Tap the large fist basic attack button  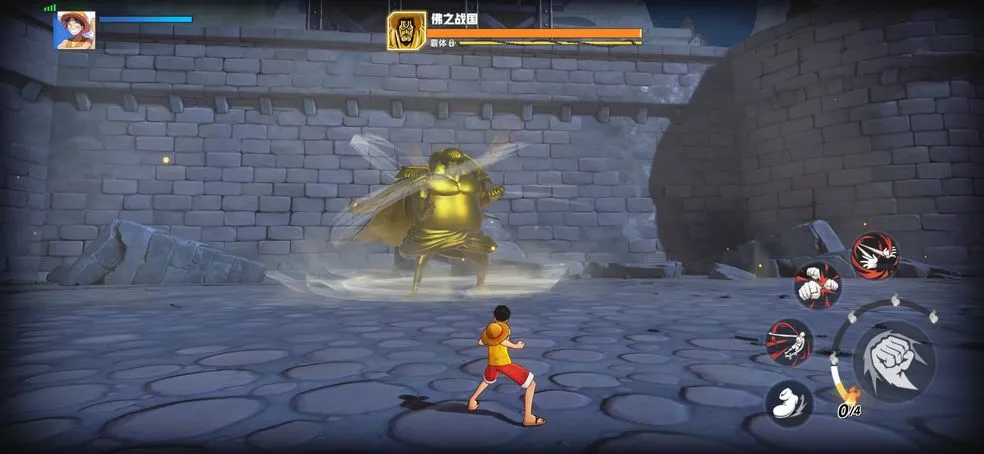click(x=893, y=359)
